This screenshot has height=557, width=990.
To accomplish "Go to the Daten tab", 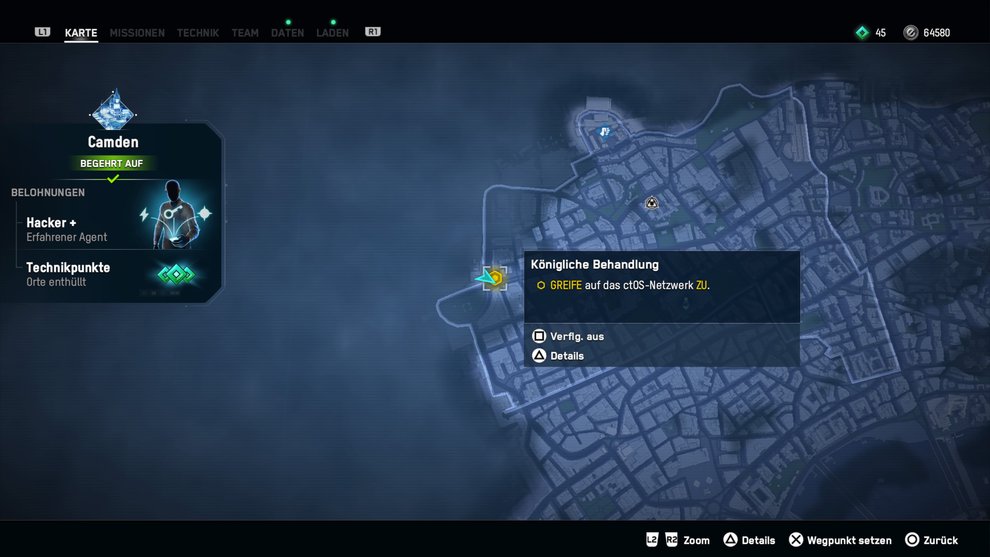I will 287,33.
